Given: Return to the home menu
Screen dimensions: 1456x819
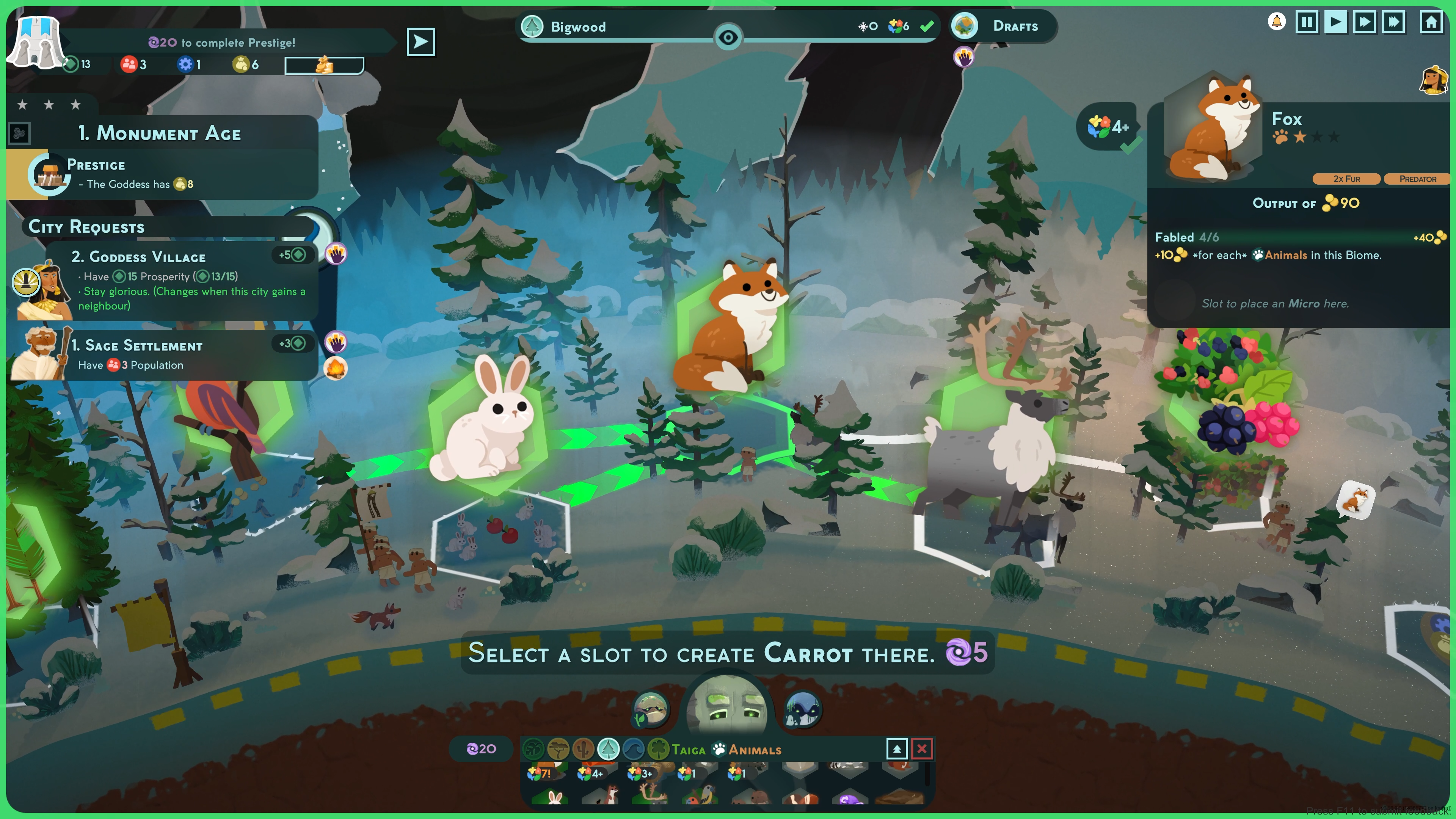Looking at the screenshot, I should point(1431,23).
